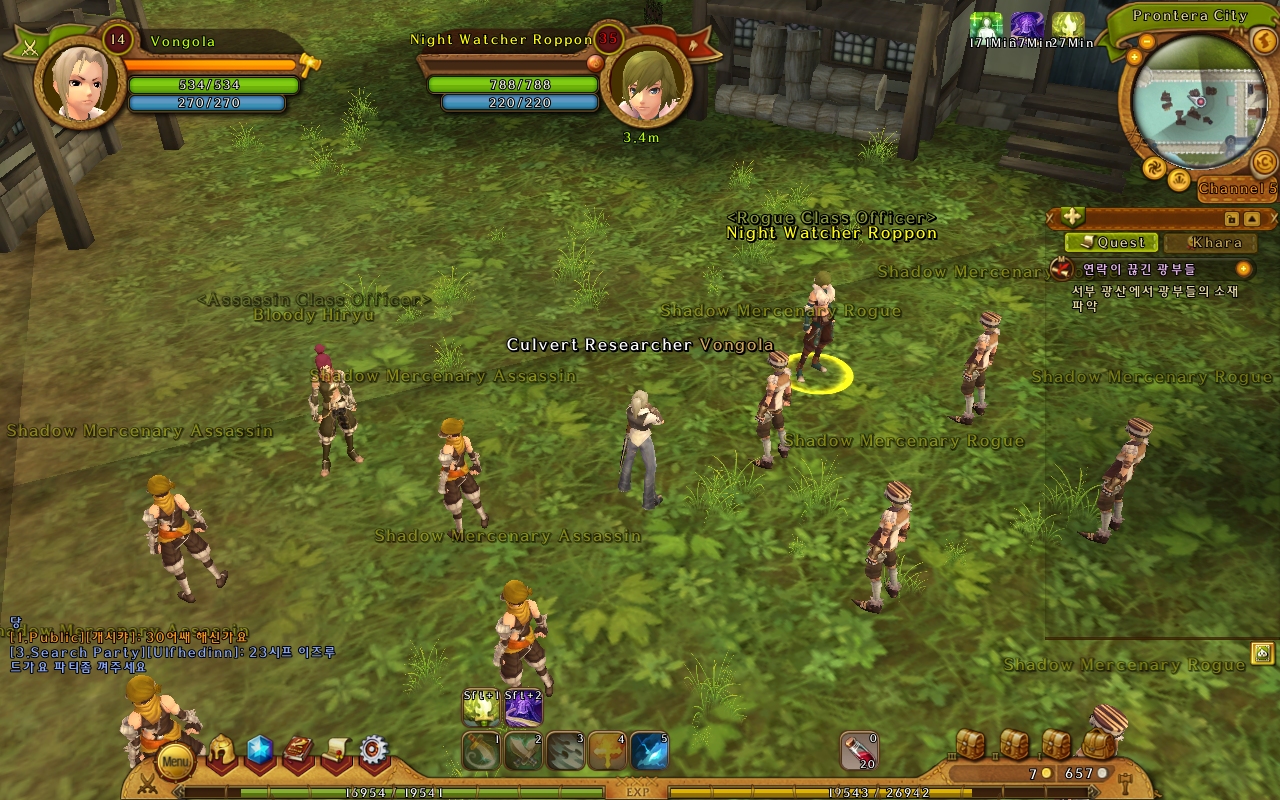The width and height of the screenshot is (1280, 800).
Task: Click Night Watcher Roppon's target portrait
Action: 645,83
